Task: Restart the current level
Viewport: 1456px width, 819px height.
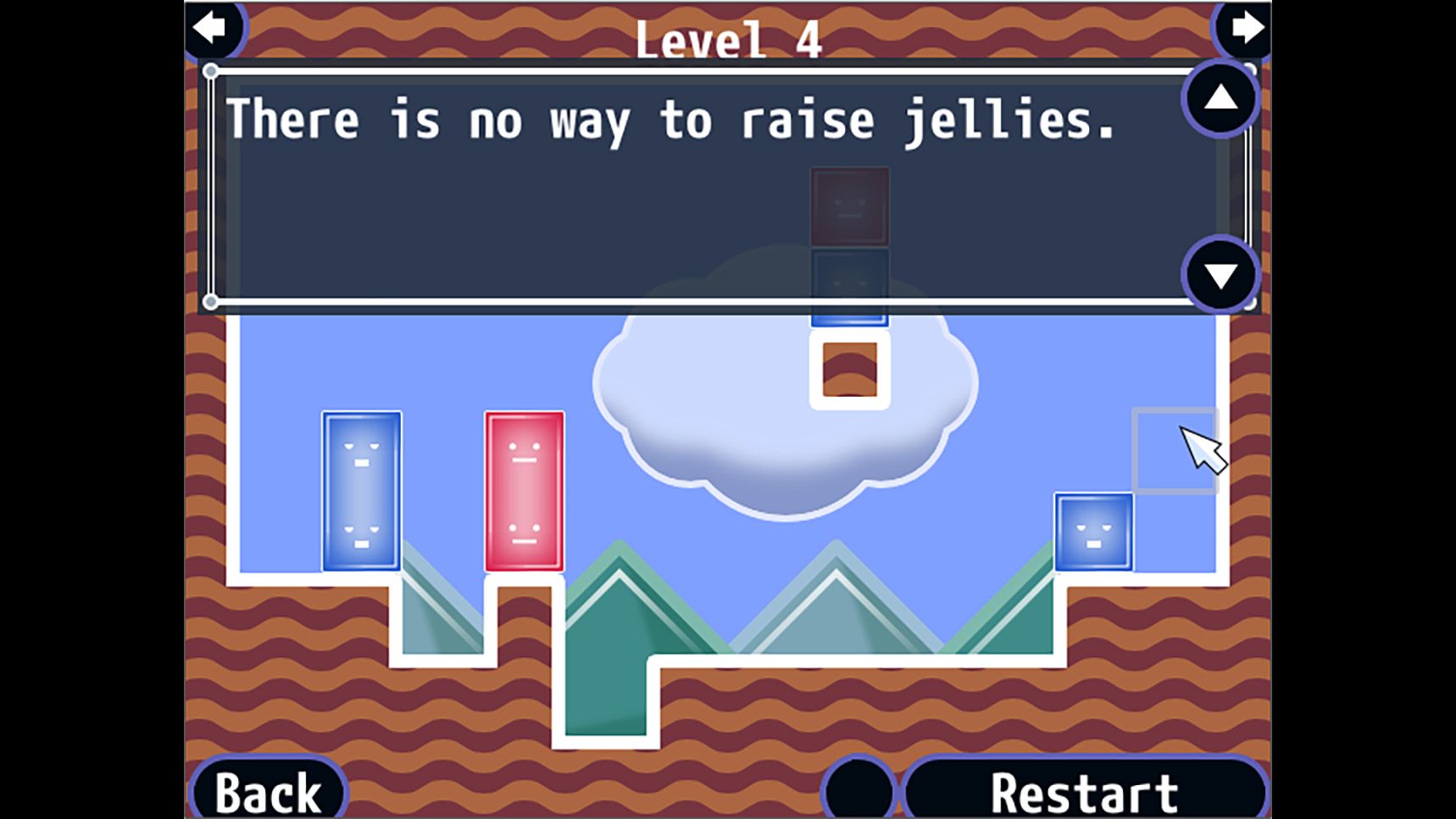Action: coord(1084,792)
